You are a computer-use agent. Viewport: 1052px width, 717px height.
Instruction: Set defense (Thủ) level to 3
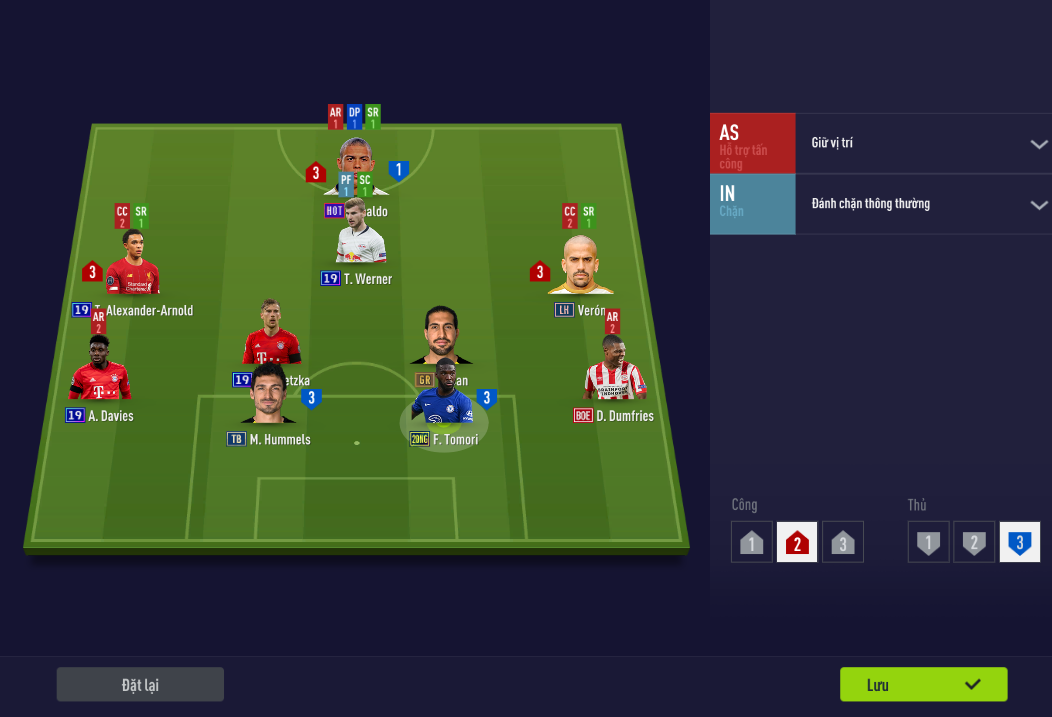pos(1019,543)
